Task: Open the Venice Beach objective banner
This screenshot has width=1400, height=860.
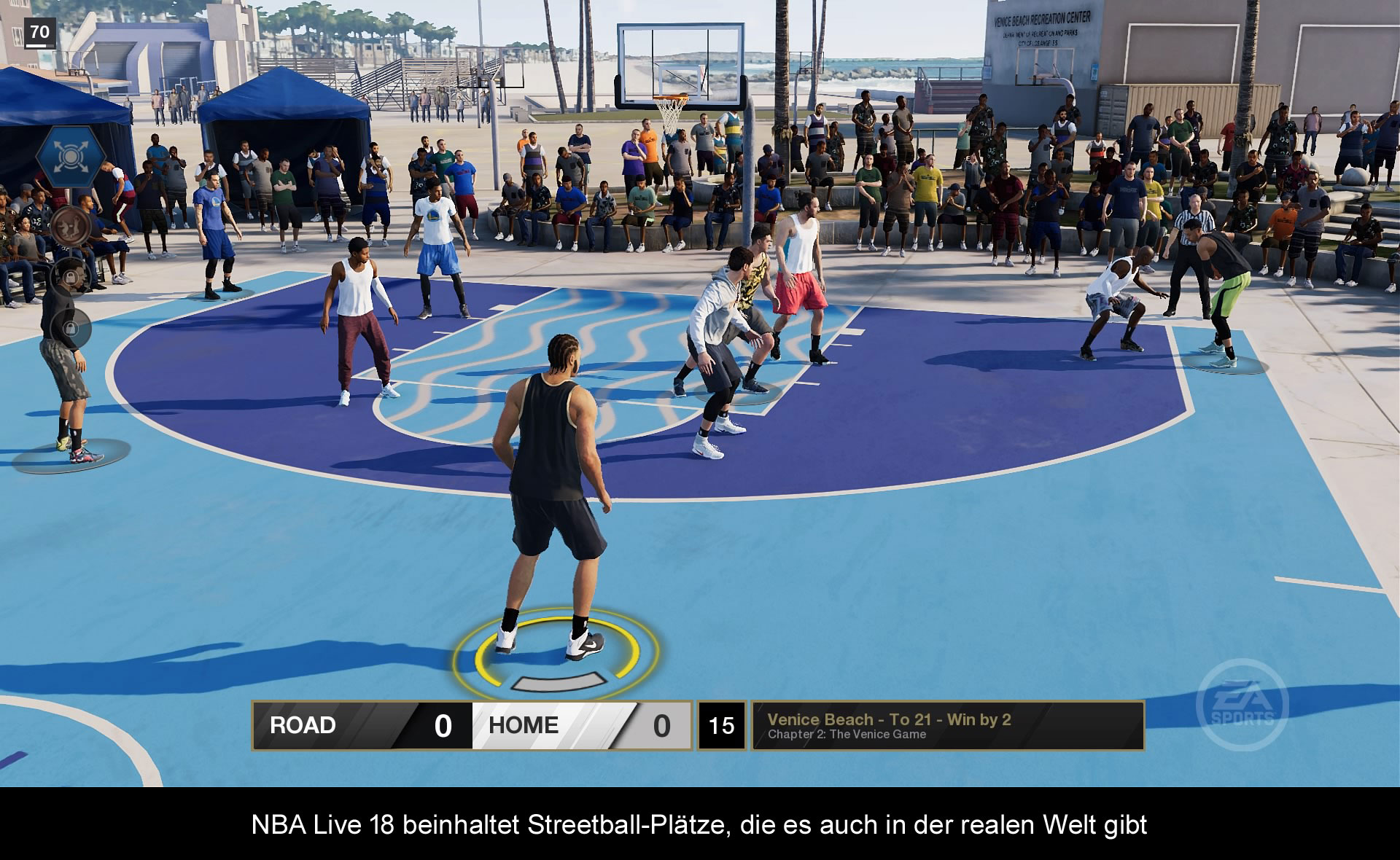Action: (947, 725)
